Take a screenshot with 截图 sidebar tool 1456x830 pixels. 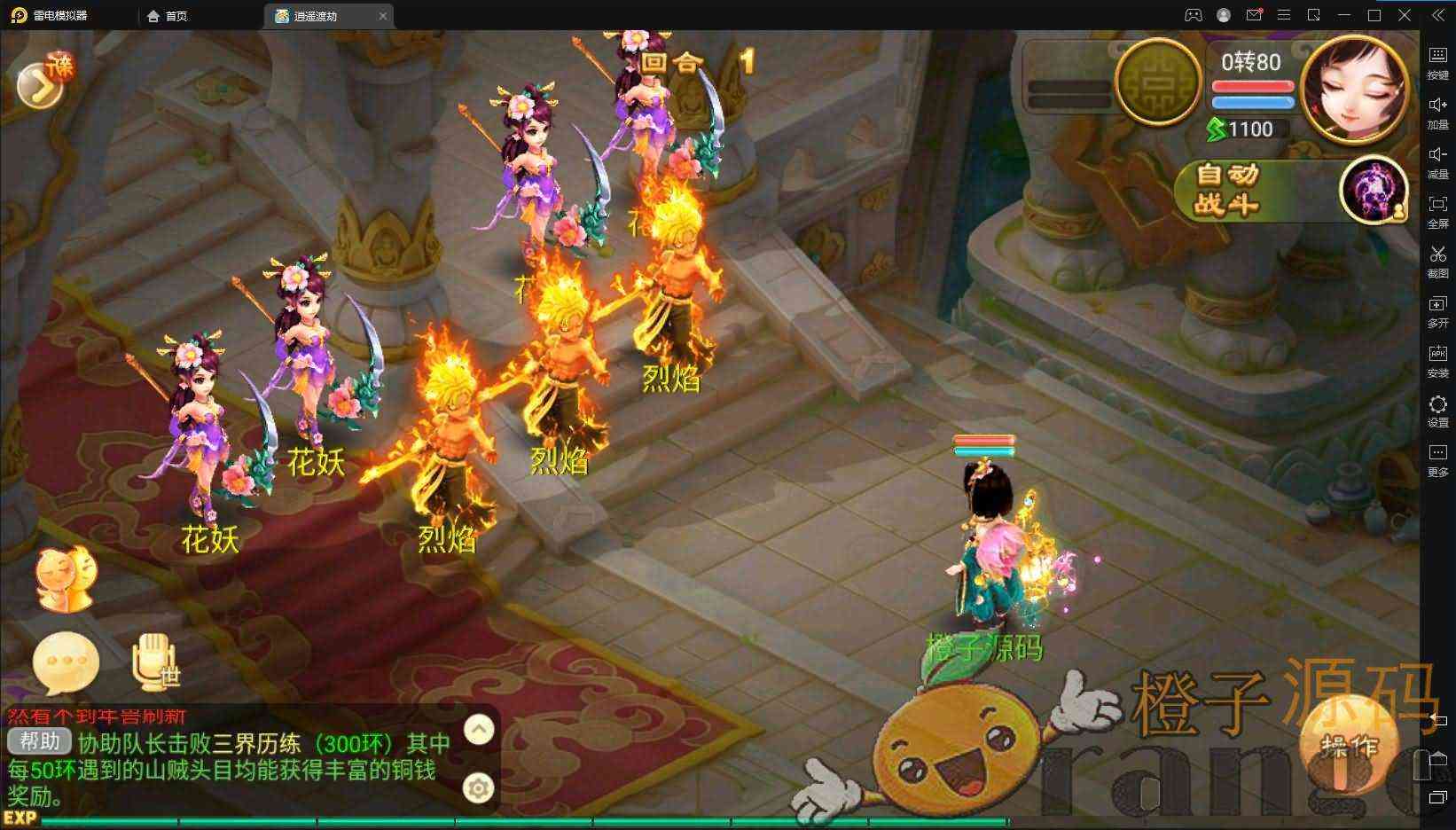1437,262
